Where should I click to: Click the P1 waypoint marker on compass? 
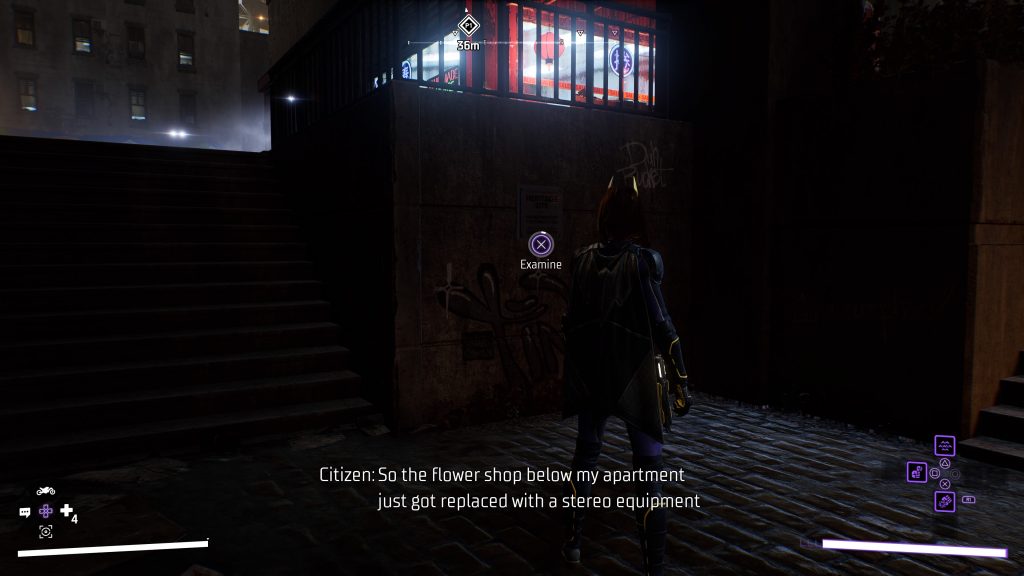coord(467,26)
